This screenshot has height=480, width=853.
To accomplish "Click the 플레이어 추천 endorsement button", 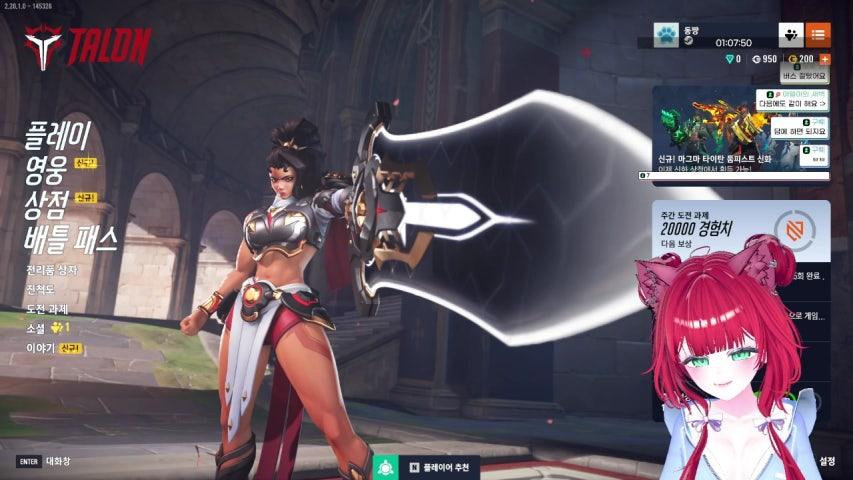I will pos(427,467).
